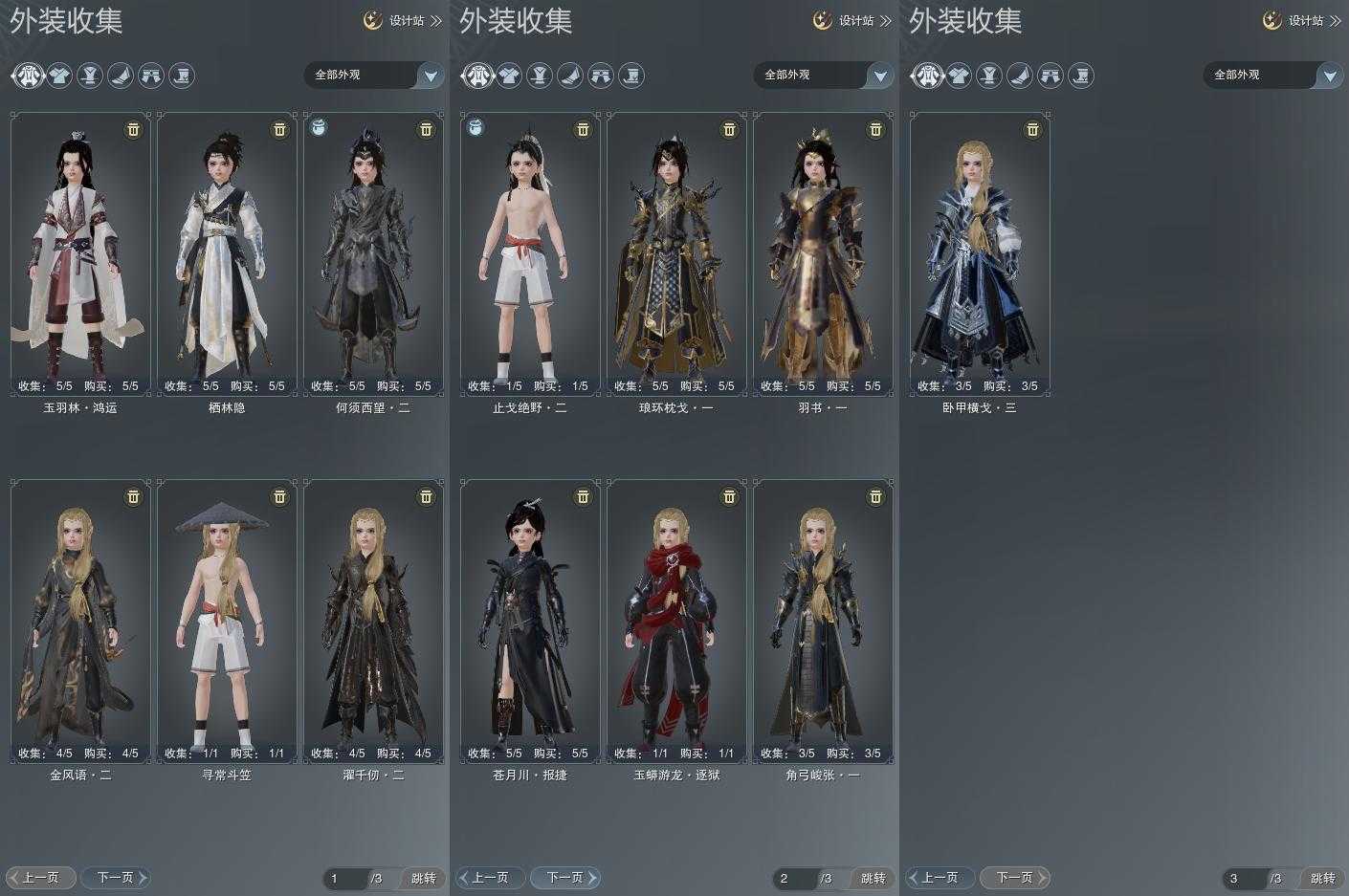Pick the 寻常斗笠 straw hat outfit

[x=227, y=622]
